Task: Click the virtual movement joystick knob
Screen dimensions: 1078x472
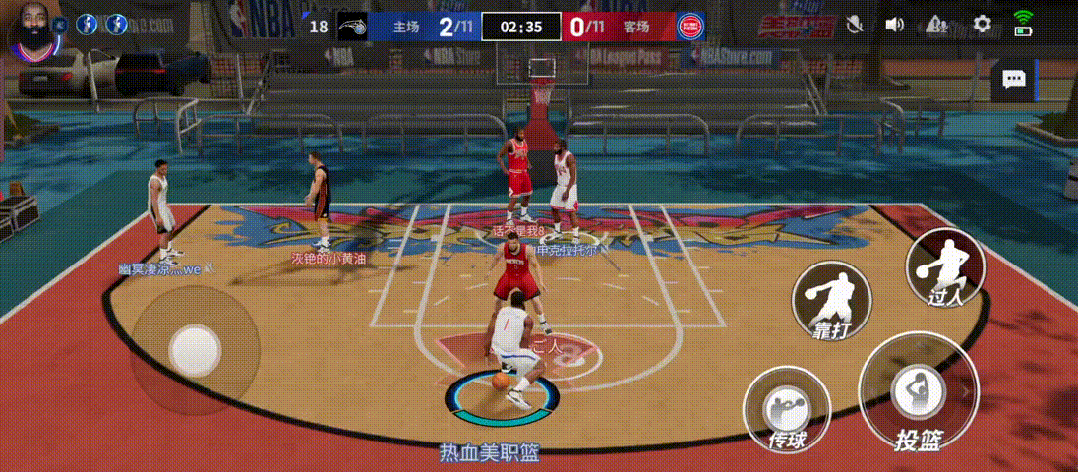Action: click(194, 348)
